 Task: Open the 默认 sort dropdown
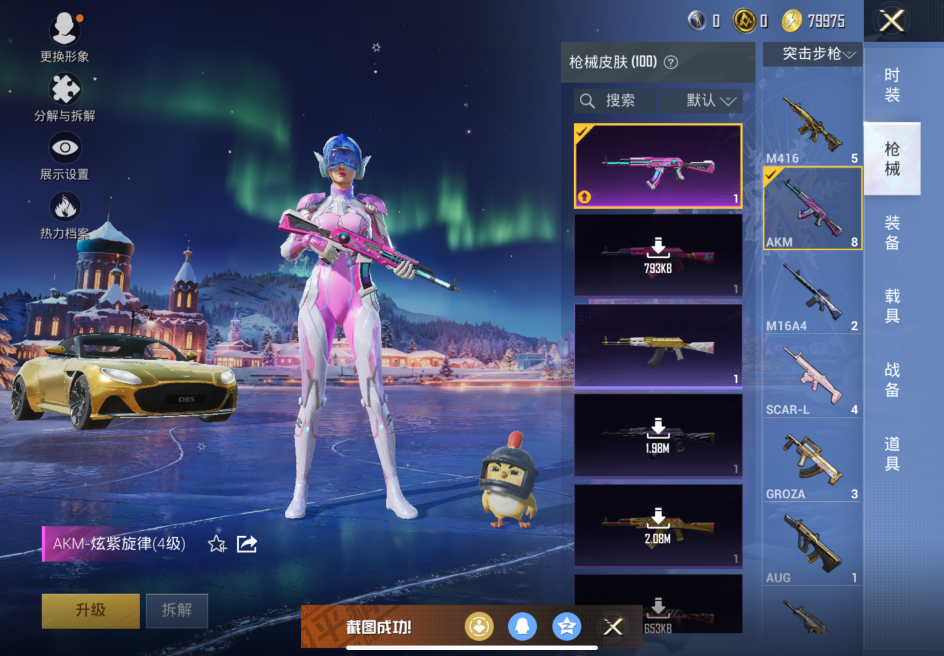(712, 101)
